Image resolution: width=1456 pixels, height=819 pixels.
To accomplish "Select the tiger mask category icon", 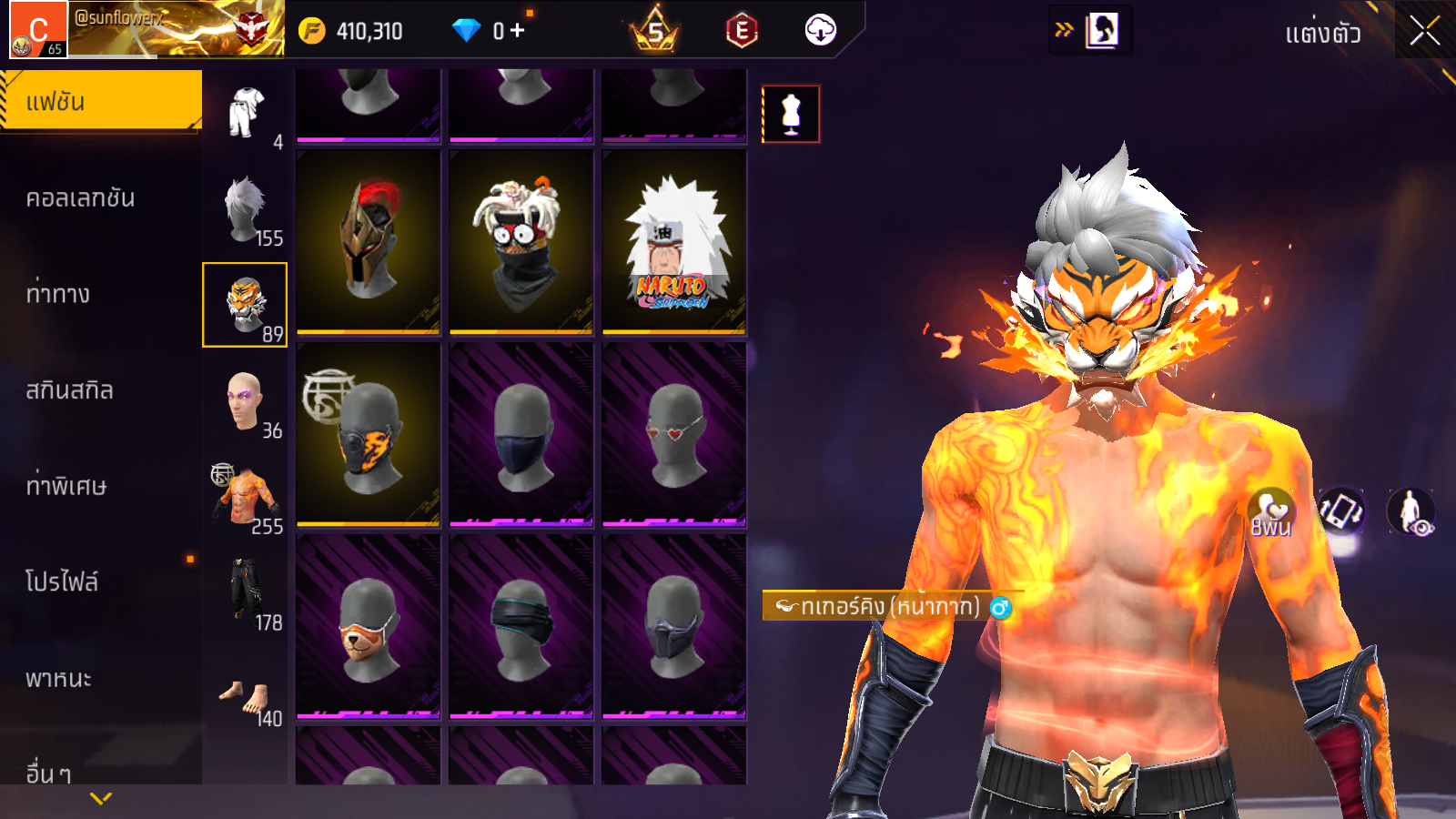I will tap(245, 305).
